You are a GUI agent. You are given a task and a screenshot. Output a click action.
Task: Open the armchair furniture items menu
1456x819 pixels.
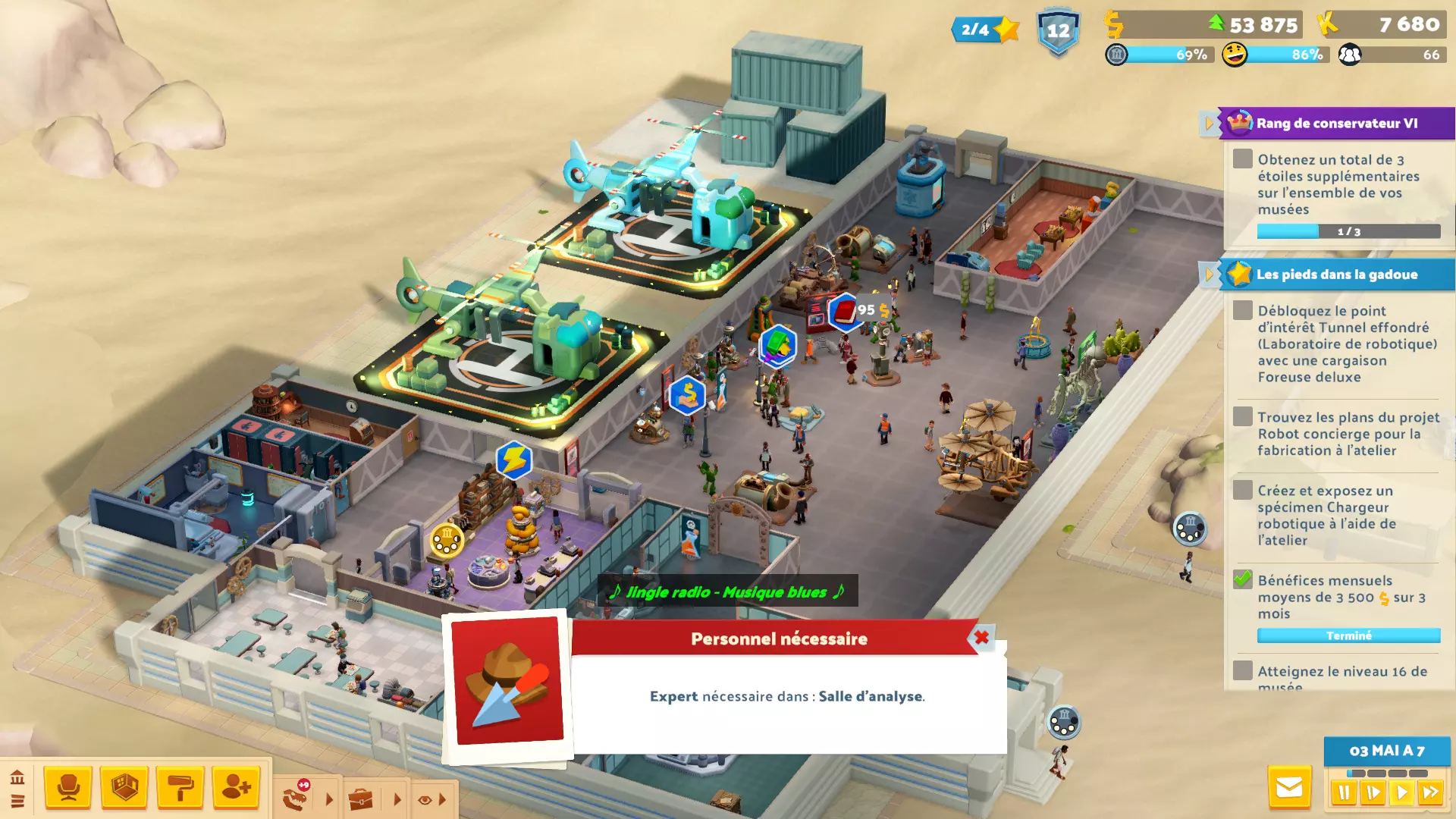68,788
